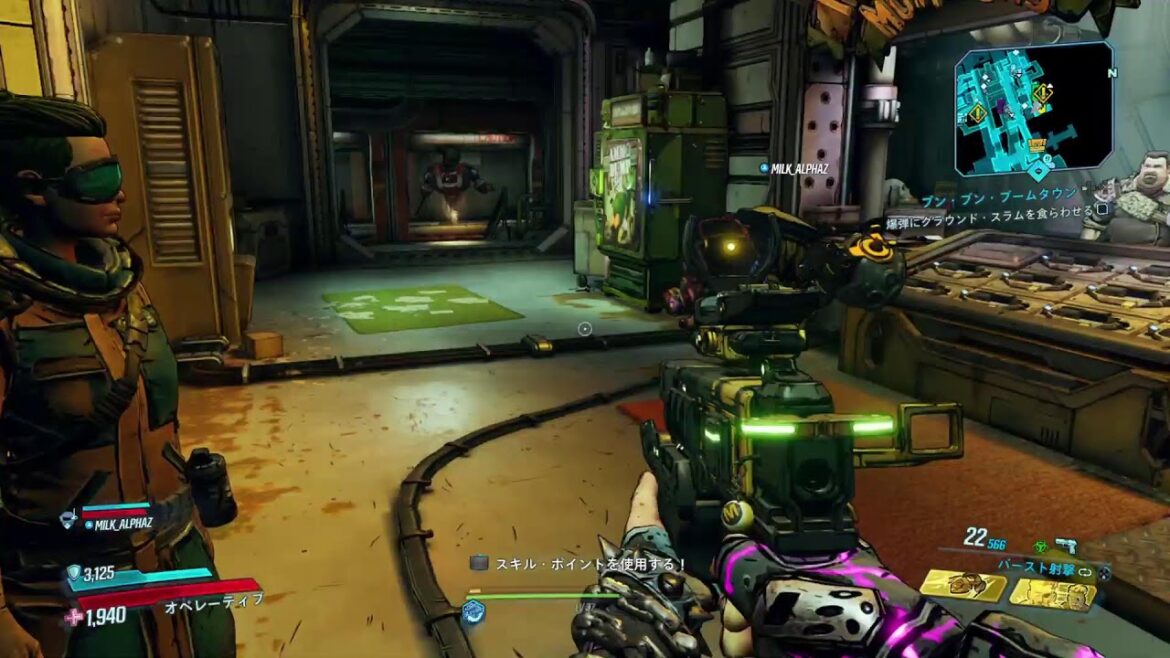
Task: Click the MILK_ALPHAZ floating player name tag
Action: 795,169
